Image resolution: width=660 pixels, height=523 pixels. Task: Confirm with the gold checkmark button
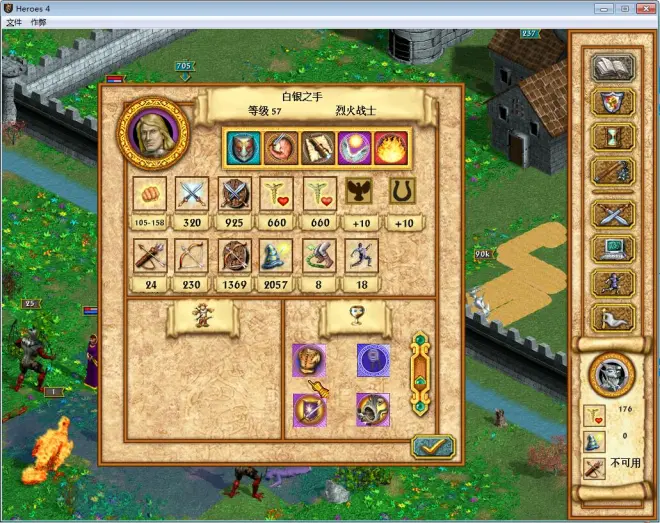432,448
